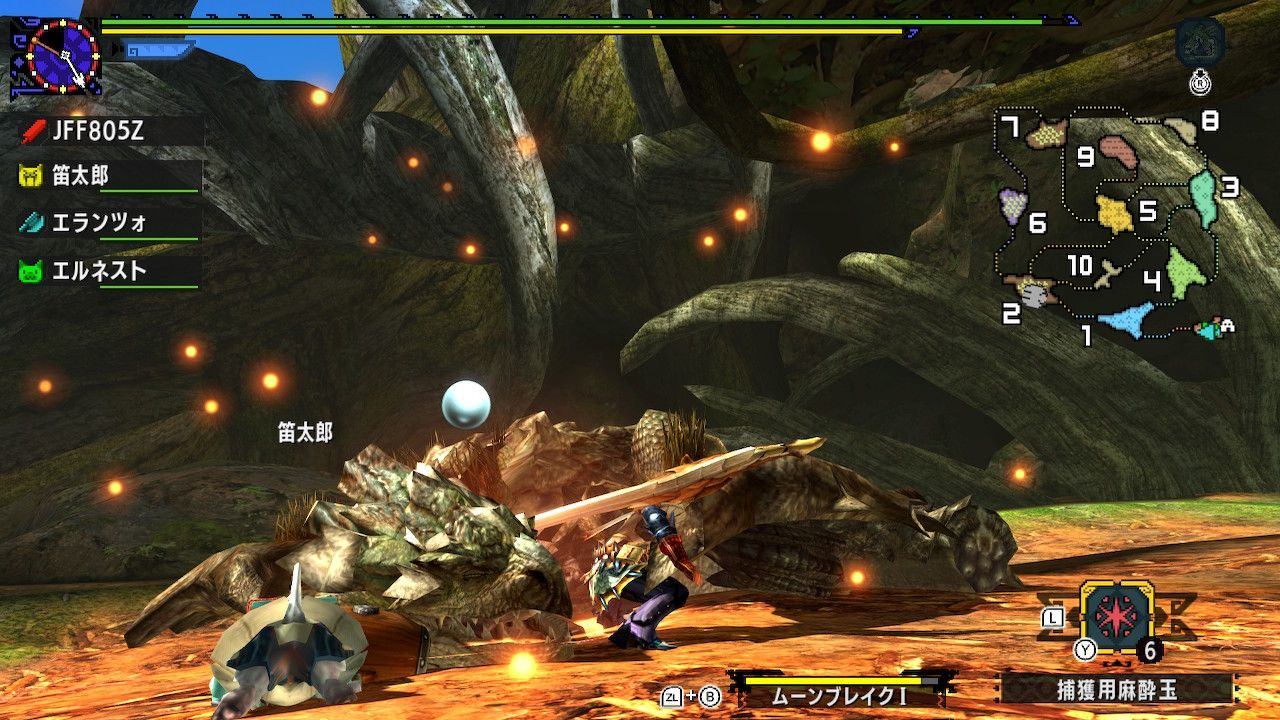Image resolution: width=1280 pixels, height=720 pixels.
Task: Select area 5 on the minimap
Action: [x=1114, y=213]
